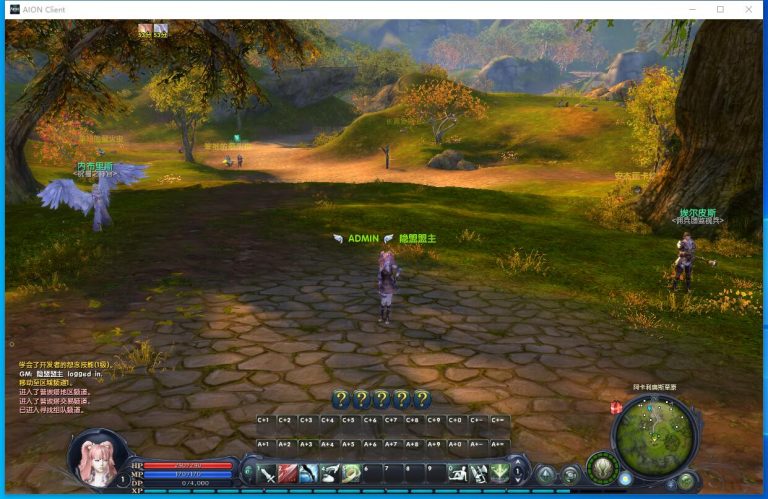Click the first yellow question mark icon
The width and height of the screenshot is (768, 499).
[340, 399]
